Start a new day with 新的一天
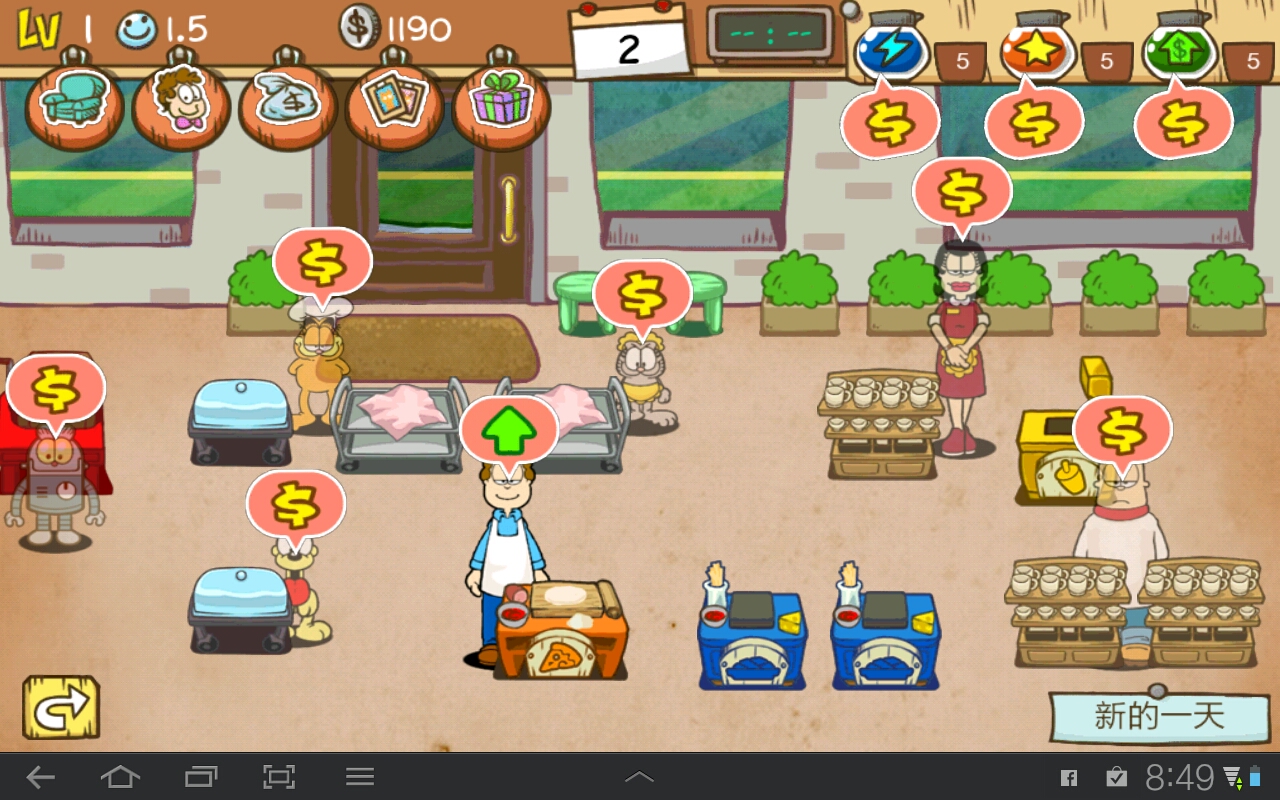1280x800 pixels. pyautogui.click(x=1158, y=716)
